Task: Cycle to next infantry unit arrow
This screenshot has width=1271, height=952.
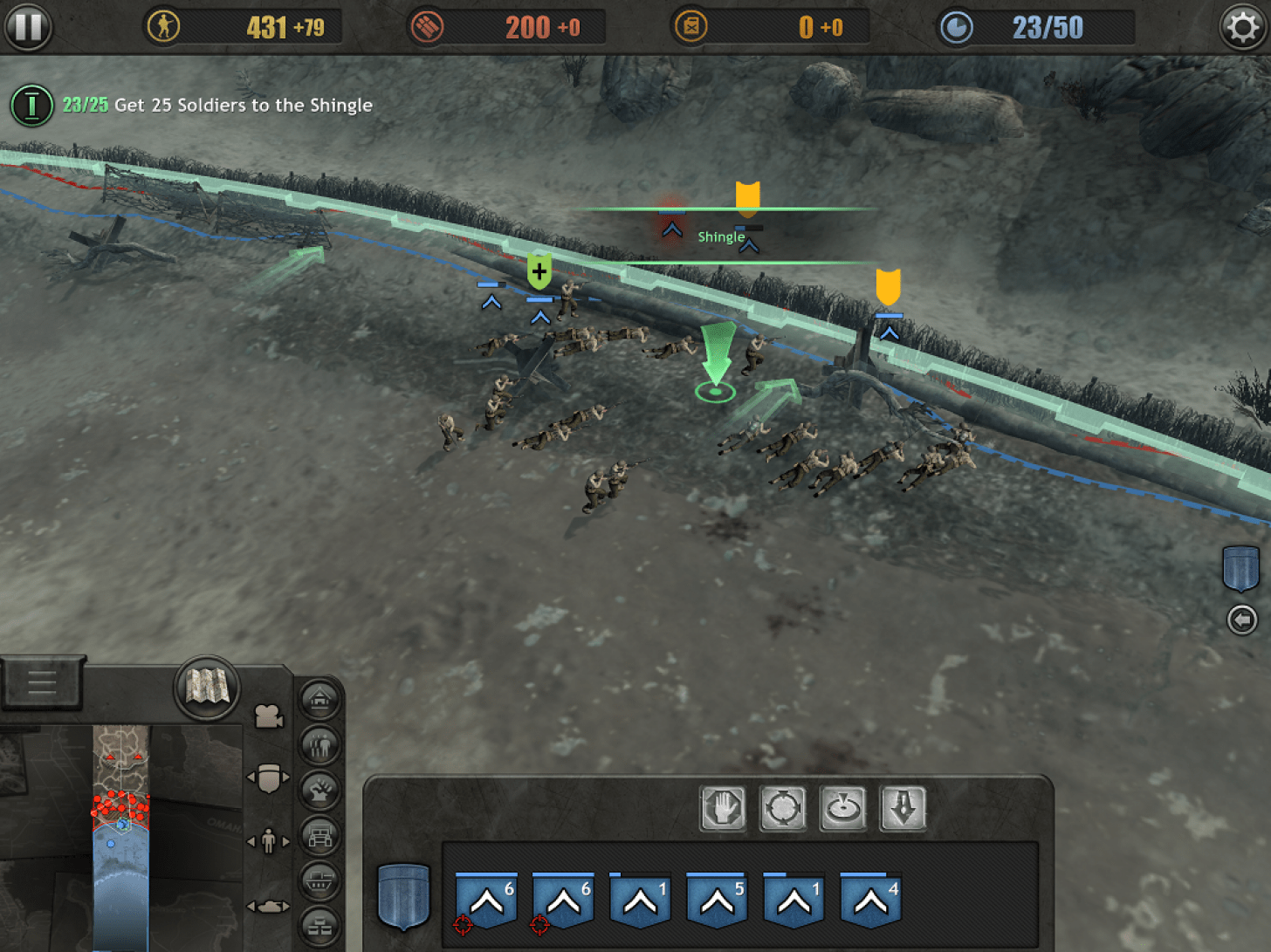Action: [285, 841]
